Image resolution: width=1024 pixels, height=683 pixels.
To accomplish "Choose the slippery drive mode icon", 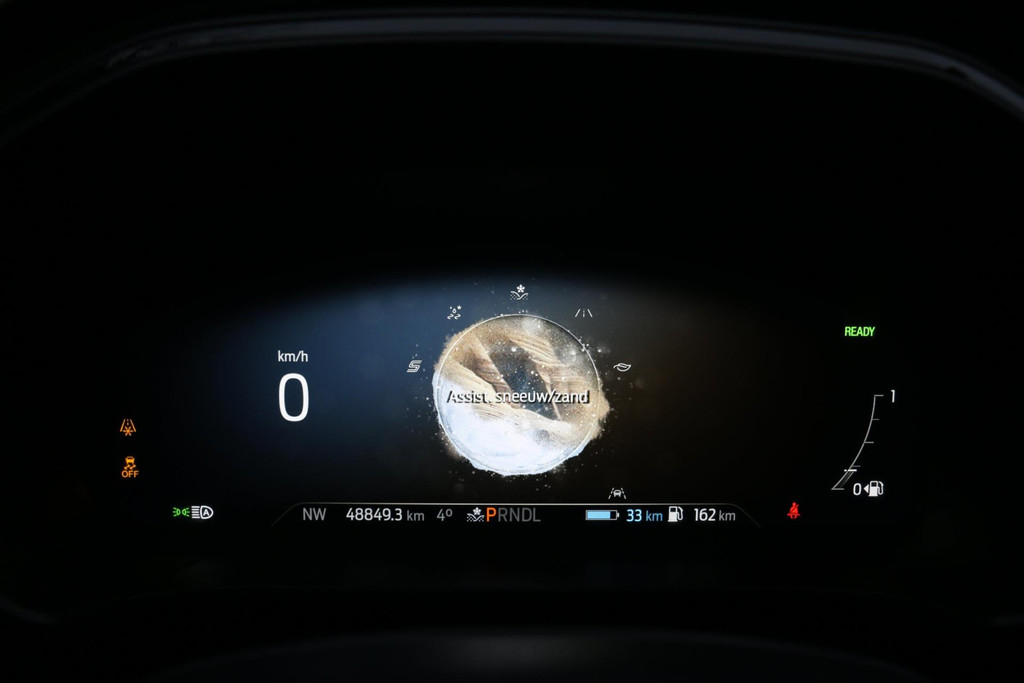I will pyautogui.click(x=454, y=312).
